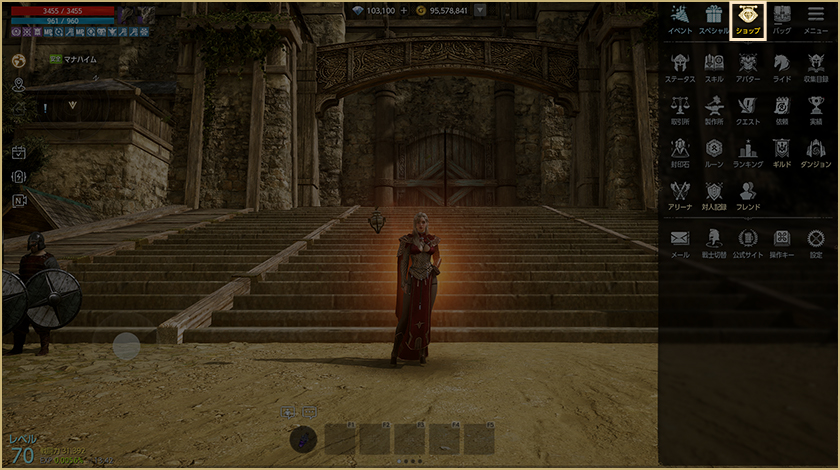The image size is (840, 470).
Task: Open the ランキング (Ranking) board
Action: (x=748, y=152)
